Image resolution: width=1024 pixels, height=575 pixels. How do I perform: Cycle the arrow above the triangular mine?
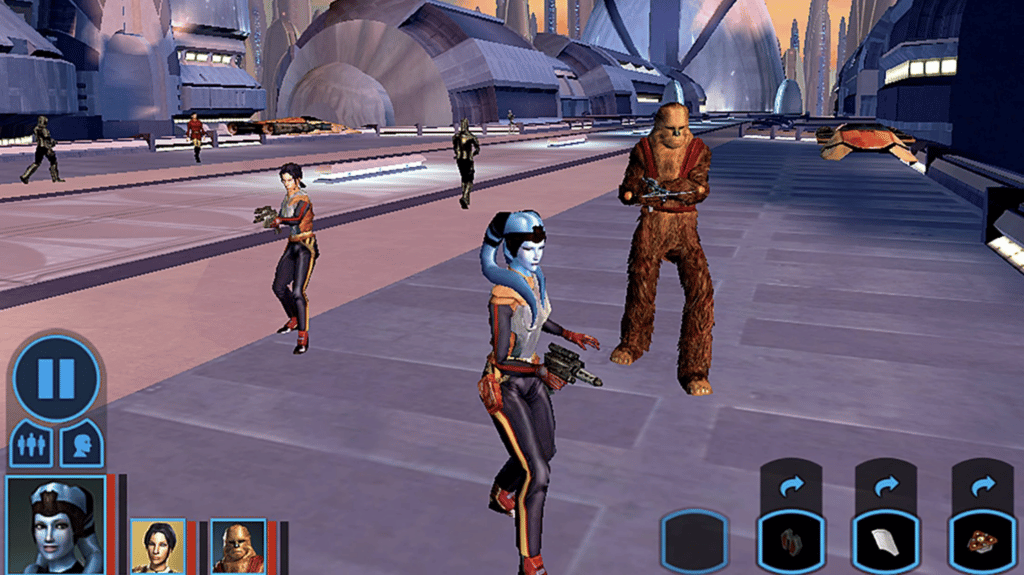(x=982, y=485)
